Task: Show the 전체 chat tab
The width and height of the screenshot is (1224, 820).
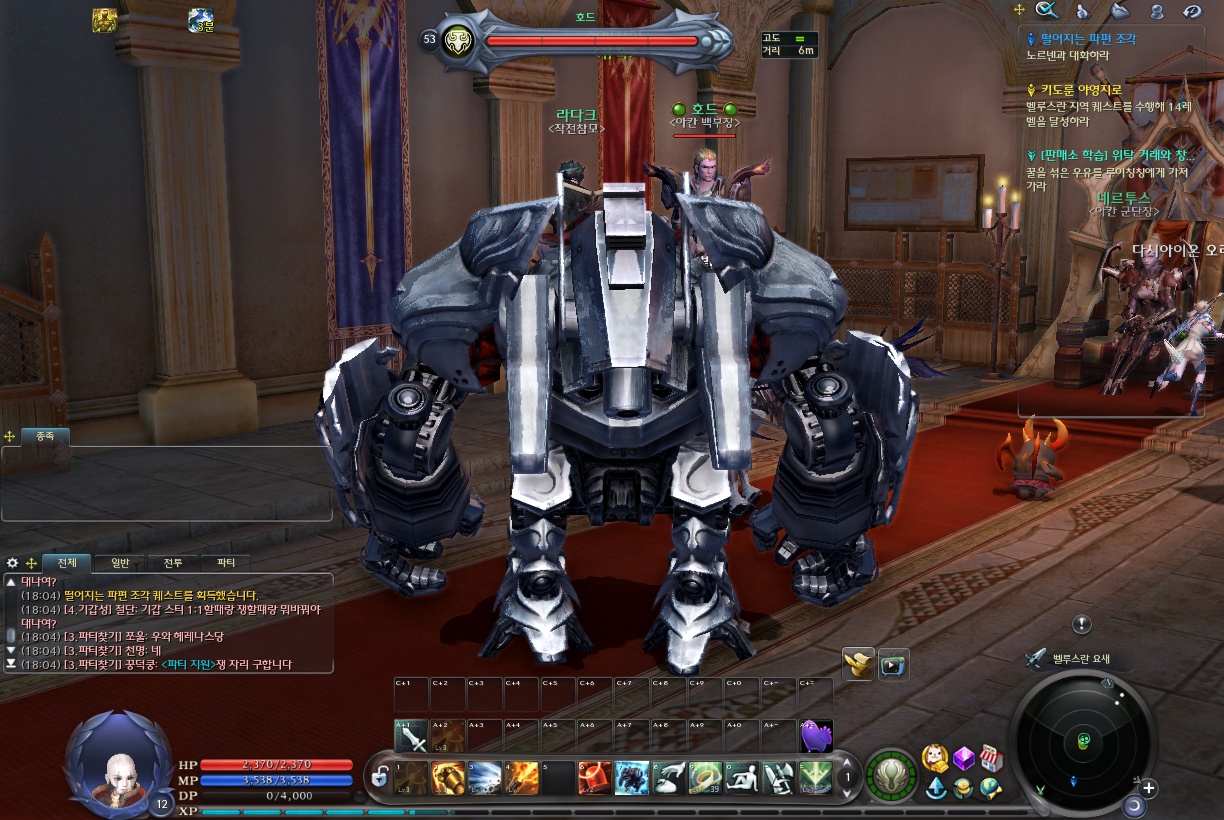Action: (x=67, y=563)
